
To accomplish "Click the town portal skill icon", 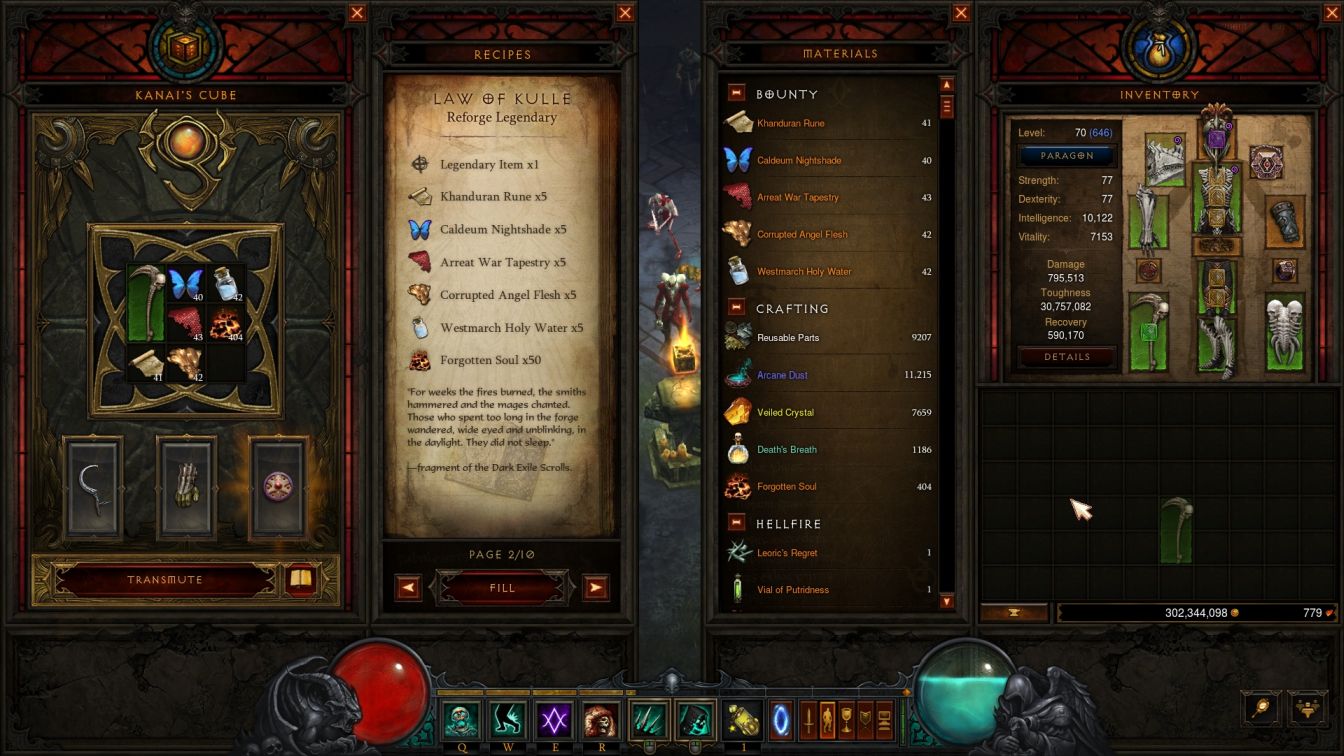I will pos(780,720).
